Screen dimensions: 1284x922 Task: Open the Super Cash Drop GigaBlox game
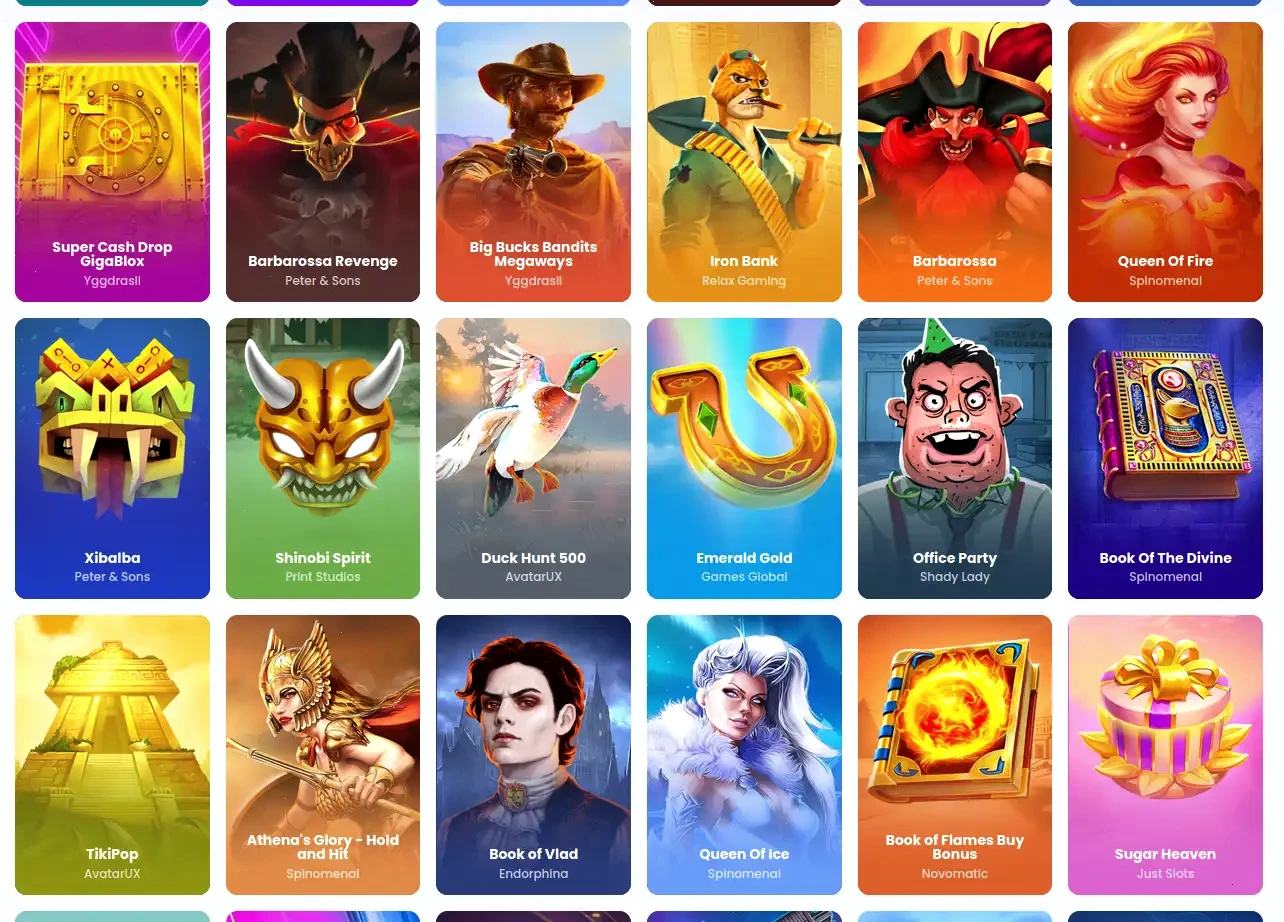click(x=112, y=161)
